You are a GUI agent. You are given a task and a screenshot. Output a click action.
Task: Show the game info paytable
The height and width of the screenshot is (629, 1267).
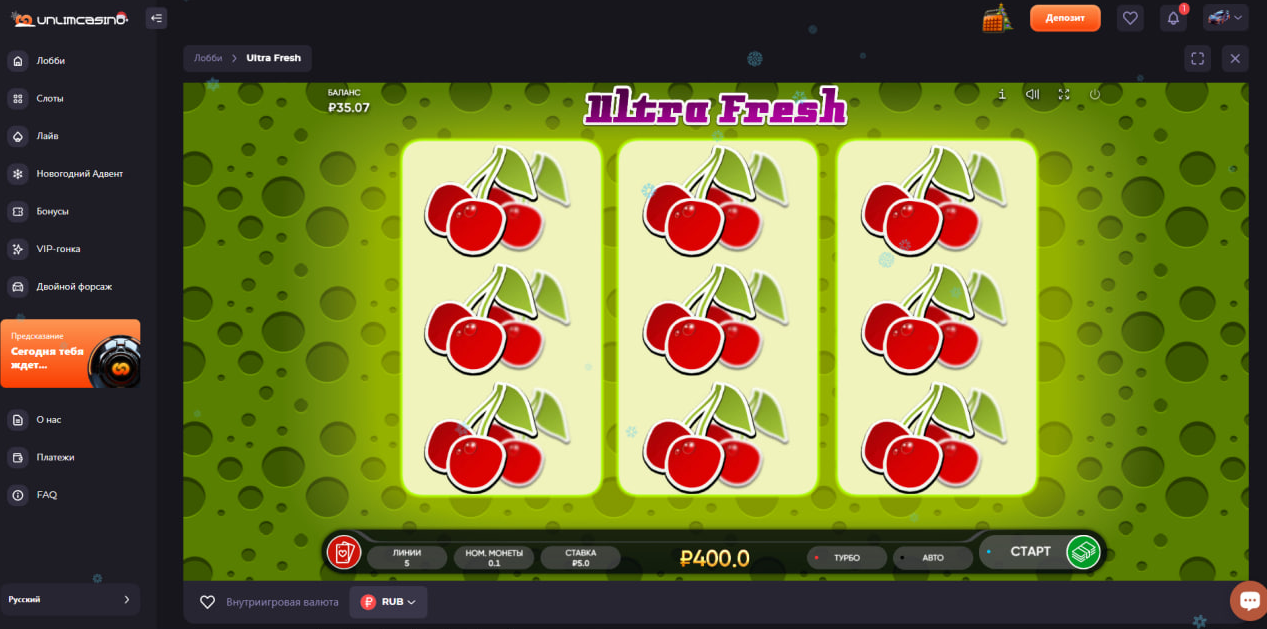(1001, 94)
